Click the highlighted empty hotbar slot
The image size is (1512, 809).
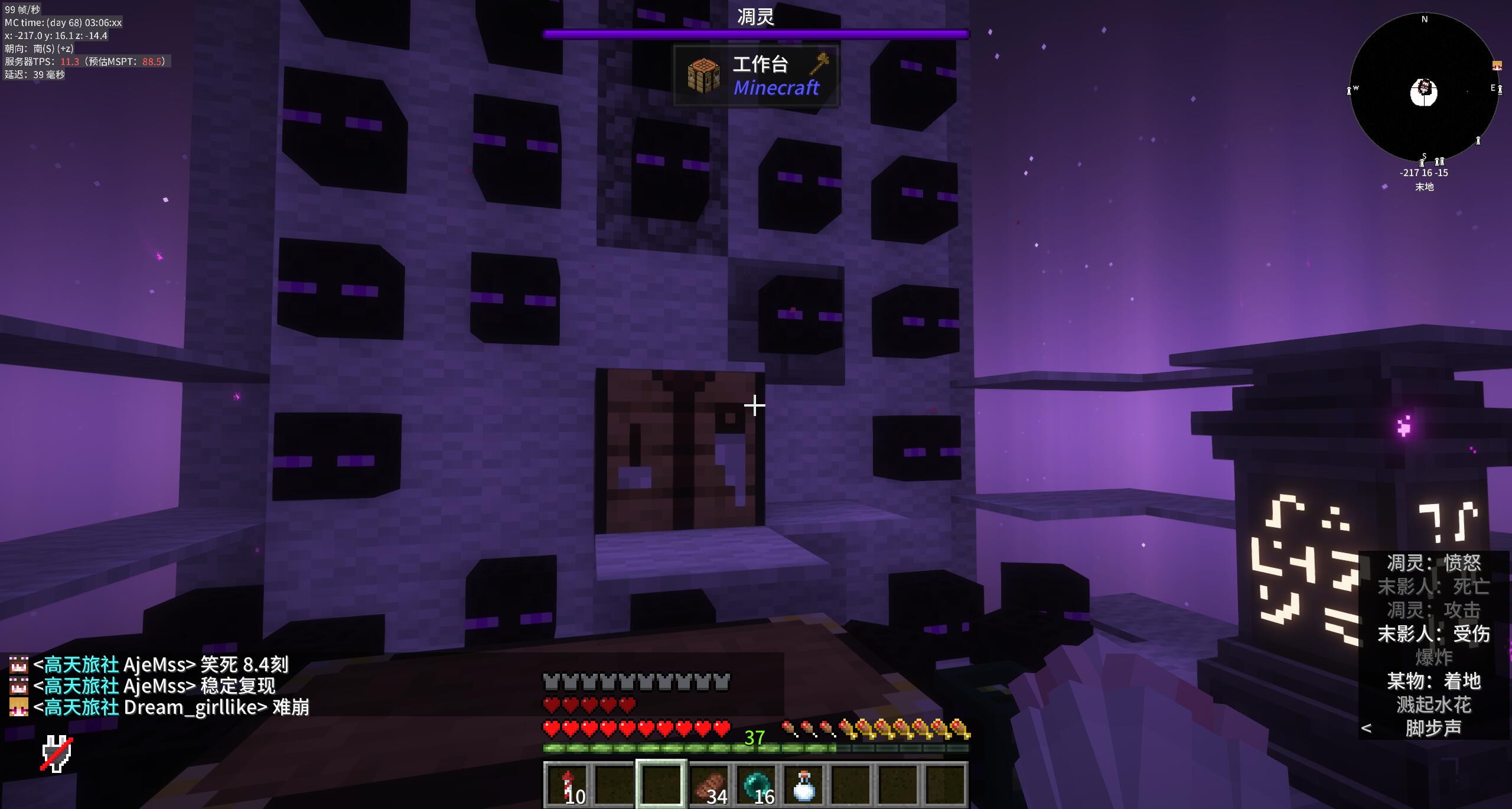pos(661,785)
